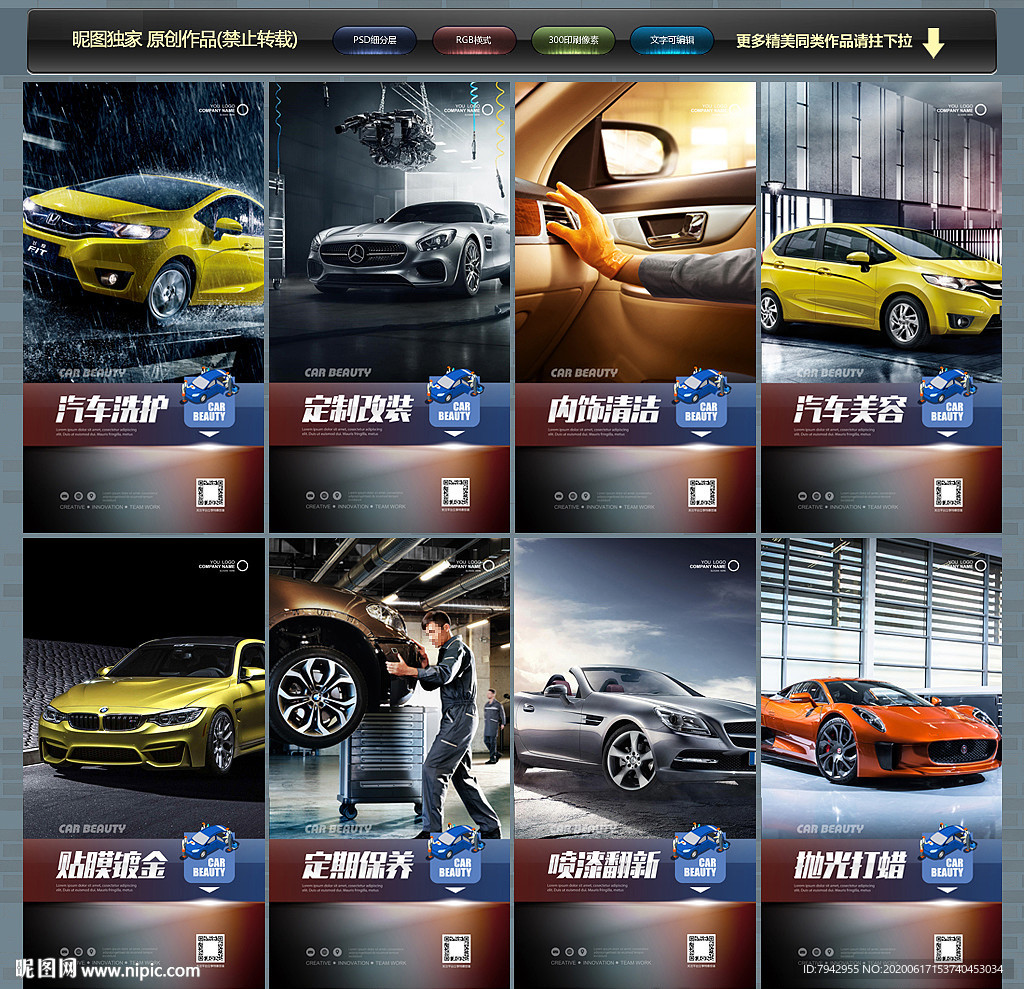Select the 定期保养 poster thumbnail
The image size is (1024, 989).
(389, 762)
